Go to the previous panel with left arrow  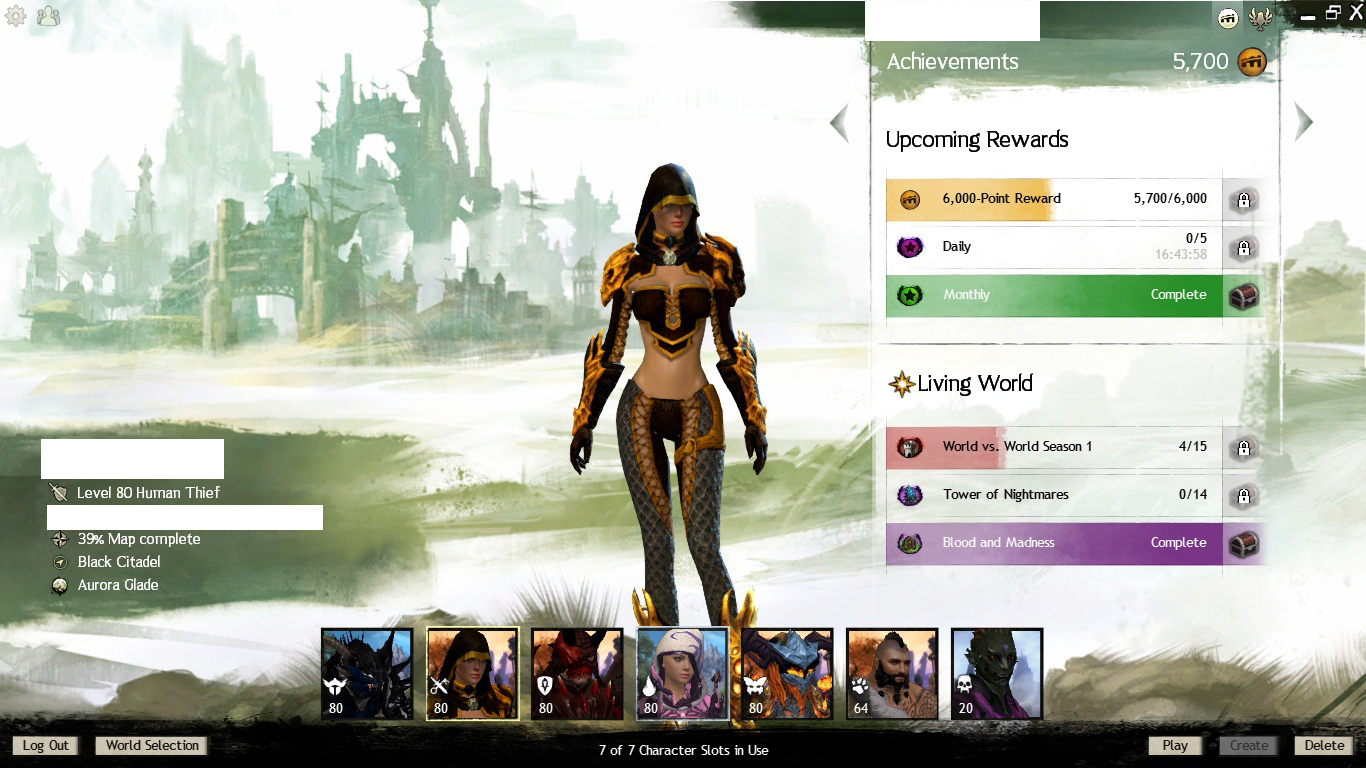[840, 123]
